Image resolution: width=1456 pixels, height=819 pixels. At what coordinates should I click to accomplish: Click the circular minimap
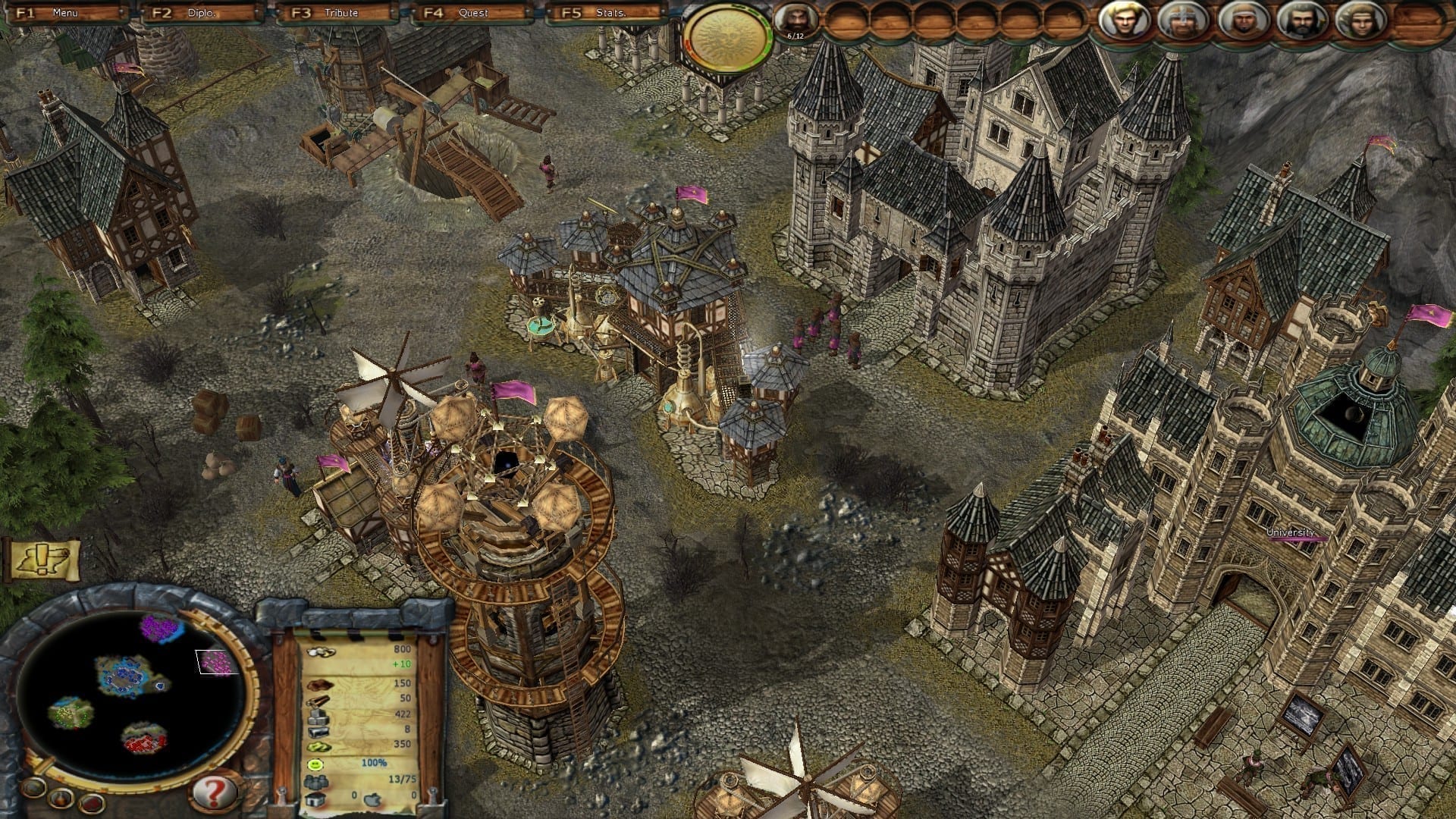click(129, 686)
